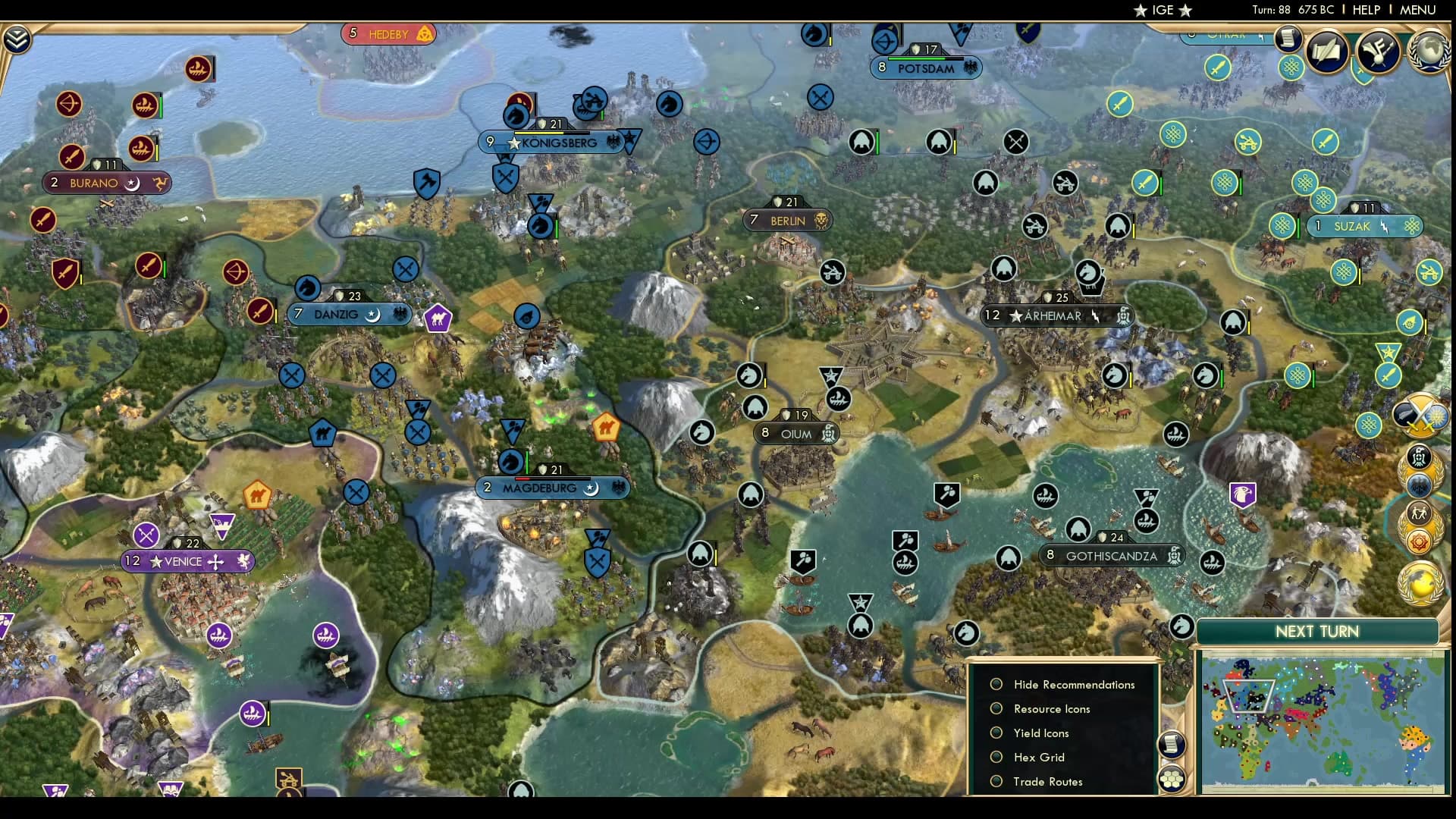Enable the Hex Grid overlay option
Viewport: 1456px width, 819px height.
pos(996,757)
